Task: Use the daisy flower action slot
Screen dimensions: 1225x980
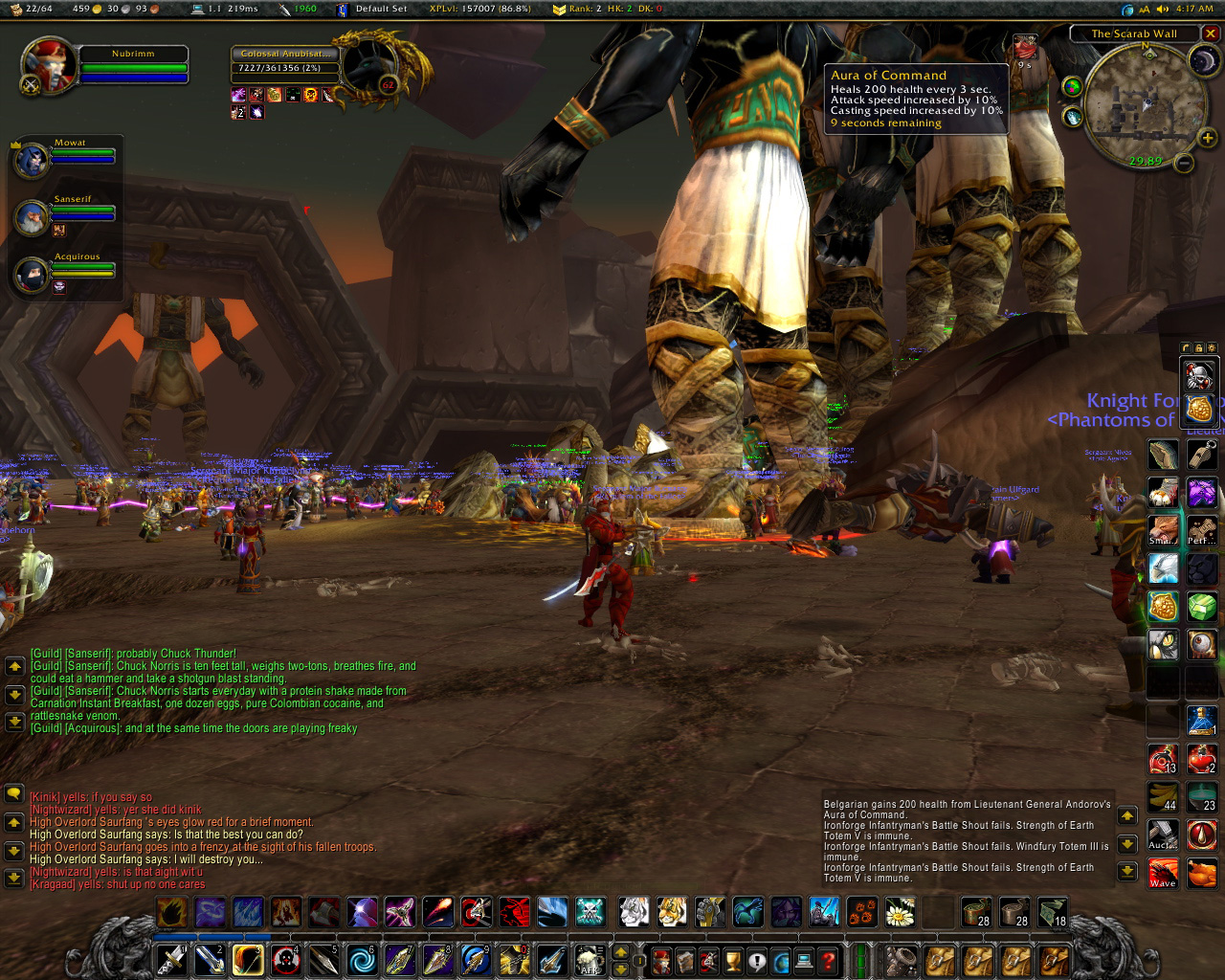Action: tap(900, 912)
